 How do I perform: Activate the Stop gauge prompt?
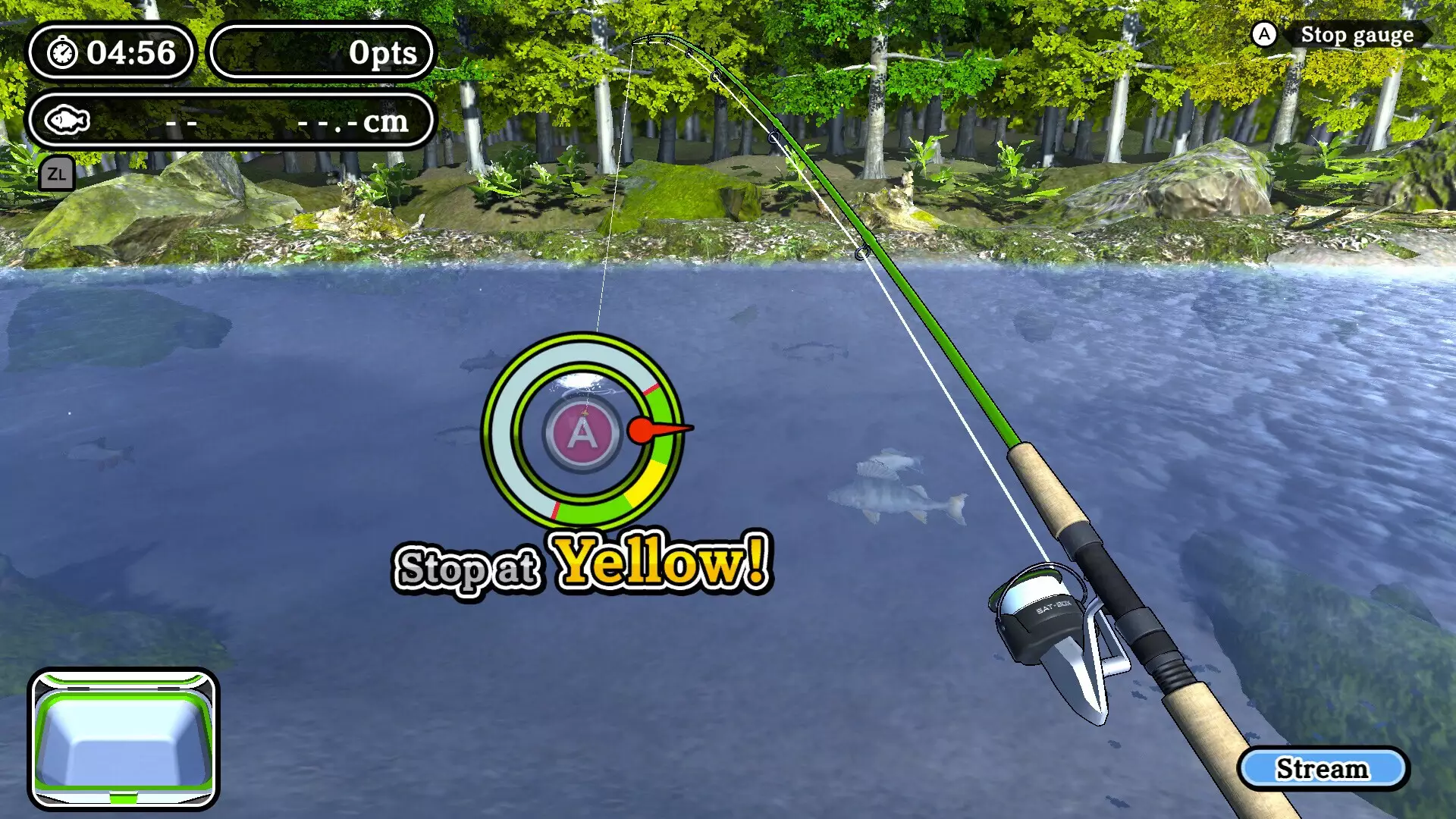tap(1357, 35)
